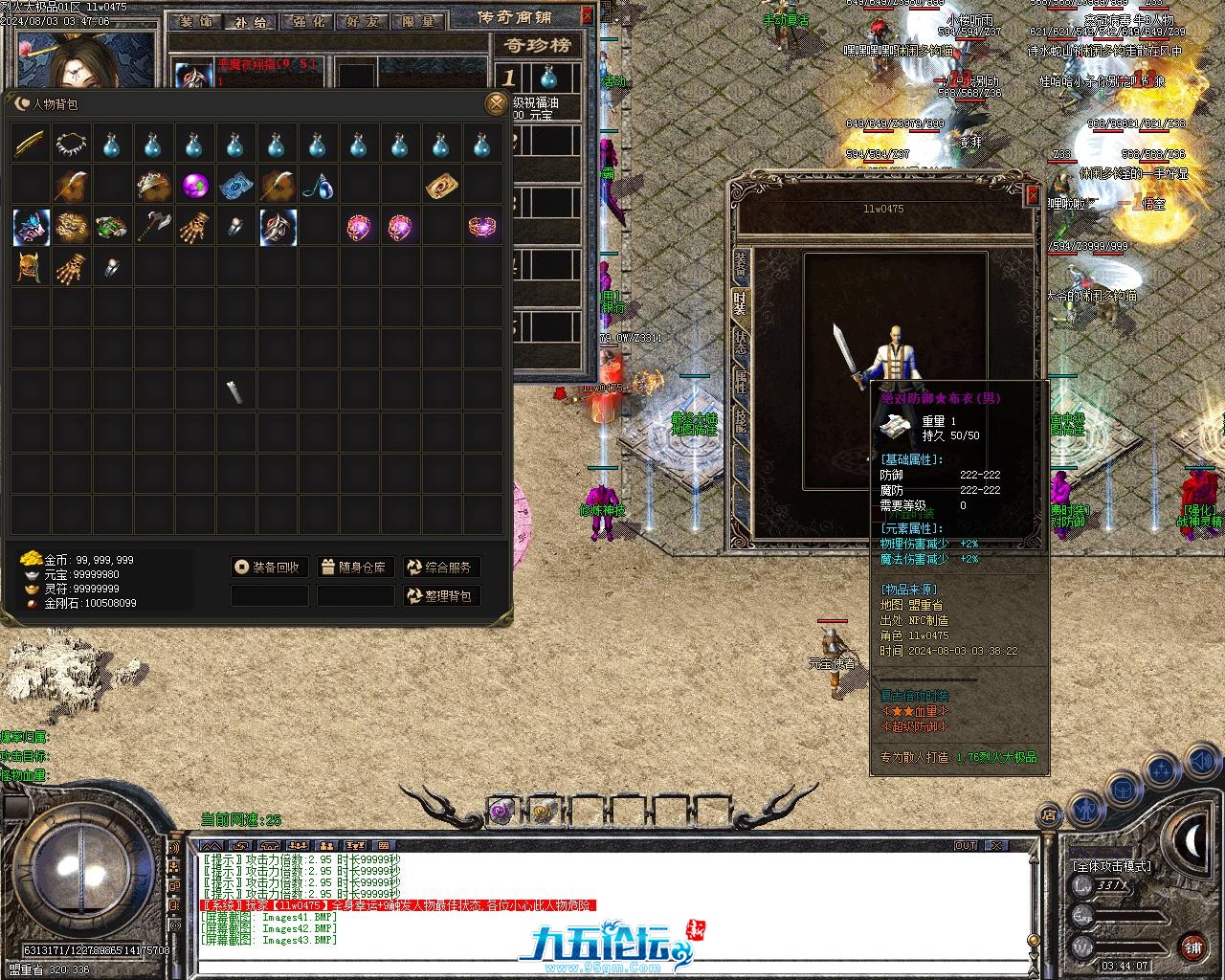Image resolution: width=1225 pixels, height=980 pixels.
Task: Open the red 铺 store button
Action: (1192, 947)
